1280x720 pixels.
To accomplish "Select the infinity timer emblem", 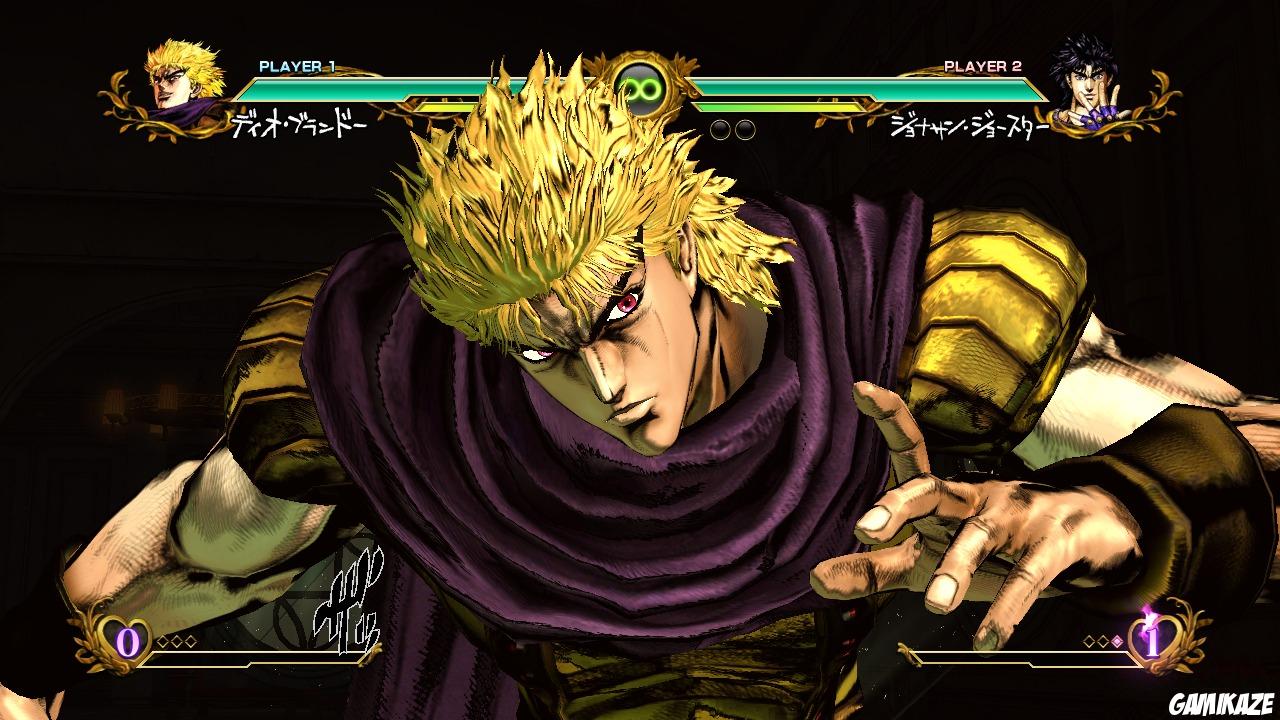I will click(641, 86).
